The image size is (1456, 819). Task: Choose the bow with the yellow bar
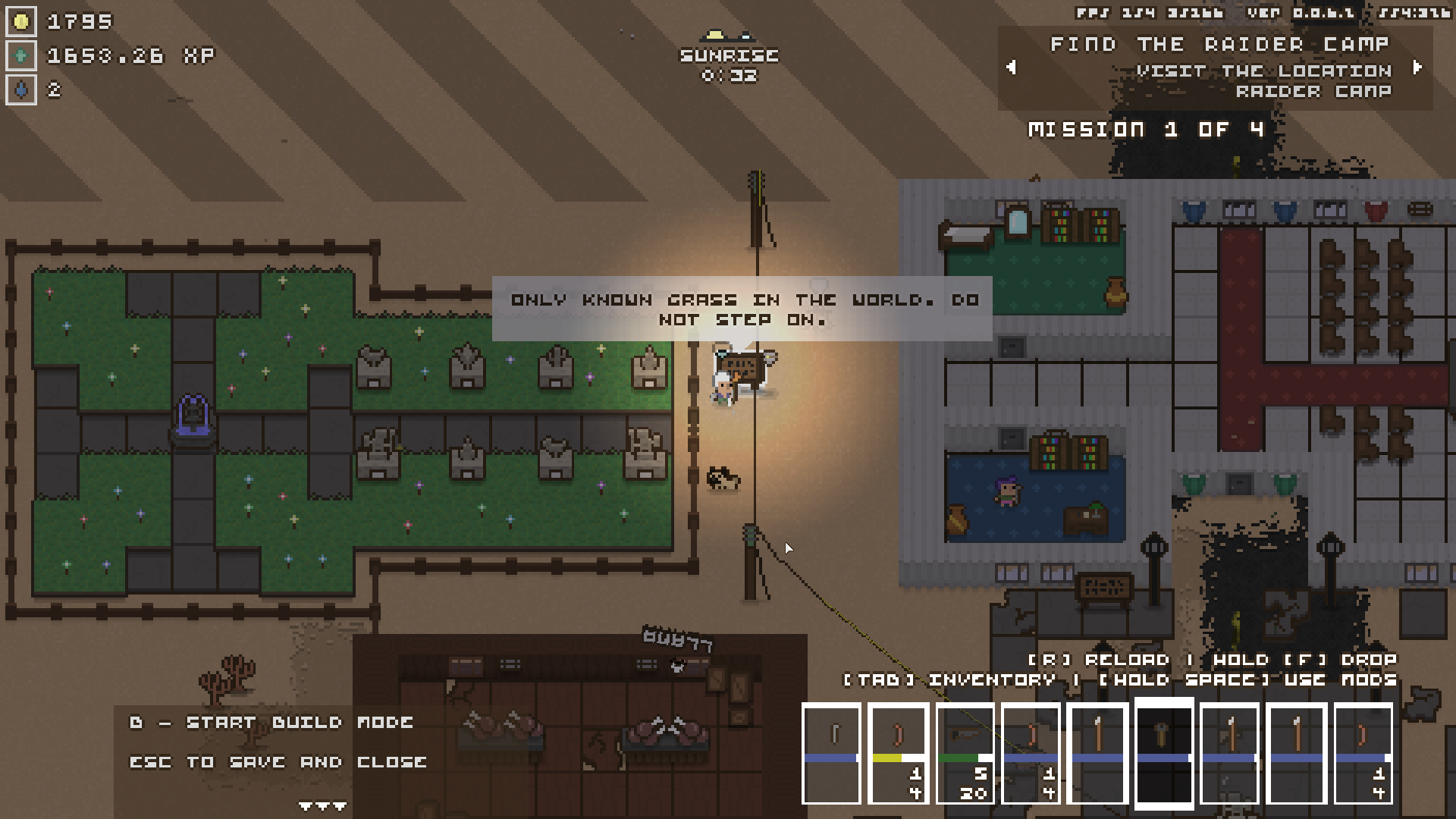coord(898,752)
